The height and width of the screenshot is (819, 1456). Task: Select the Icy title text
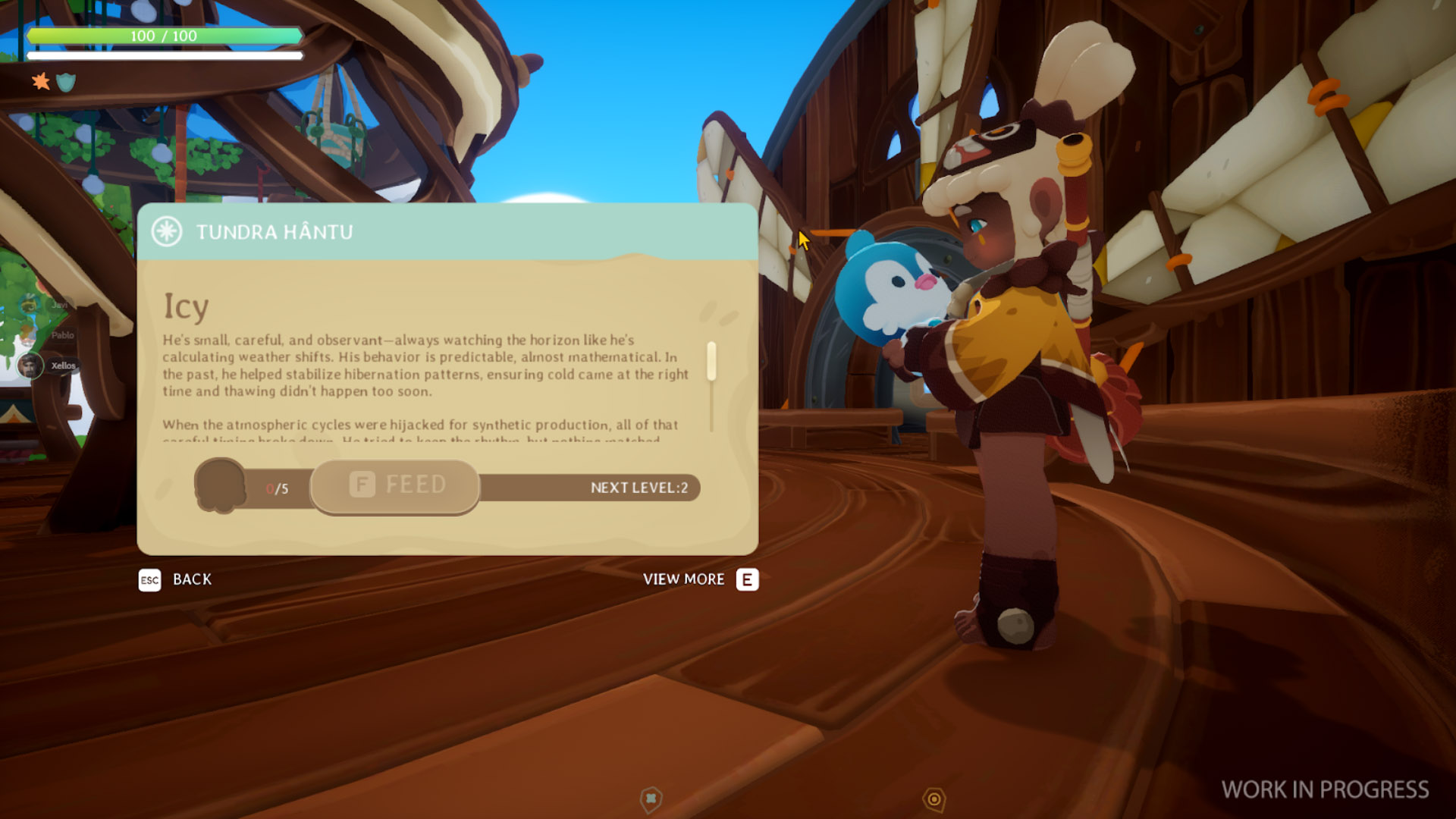pyautogui.click(x=185, y=307)
